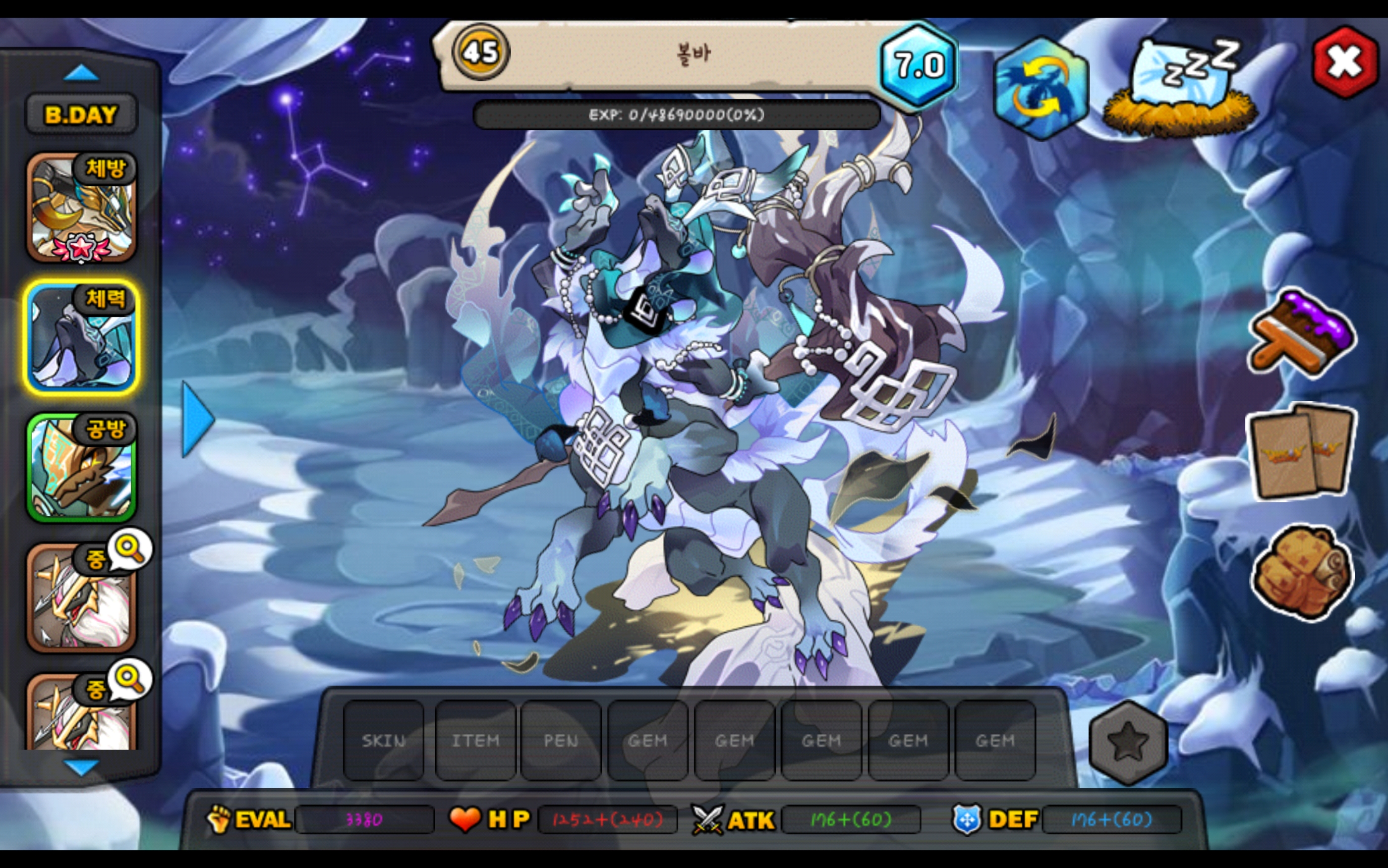Move dragon list down with bottom arrow
The image size is (1388, 868).
81,767
